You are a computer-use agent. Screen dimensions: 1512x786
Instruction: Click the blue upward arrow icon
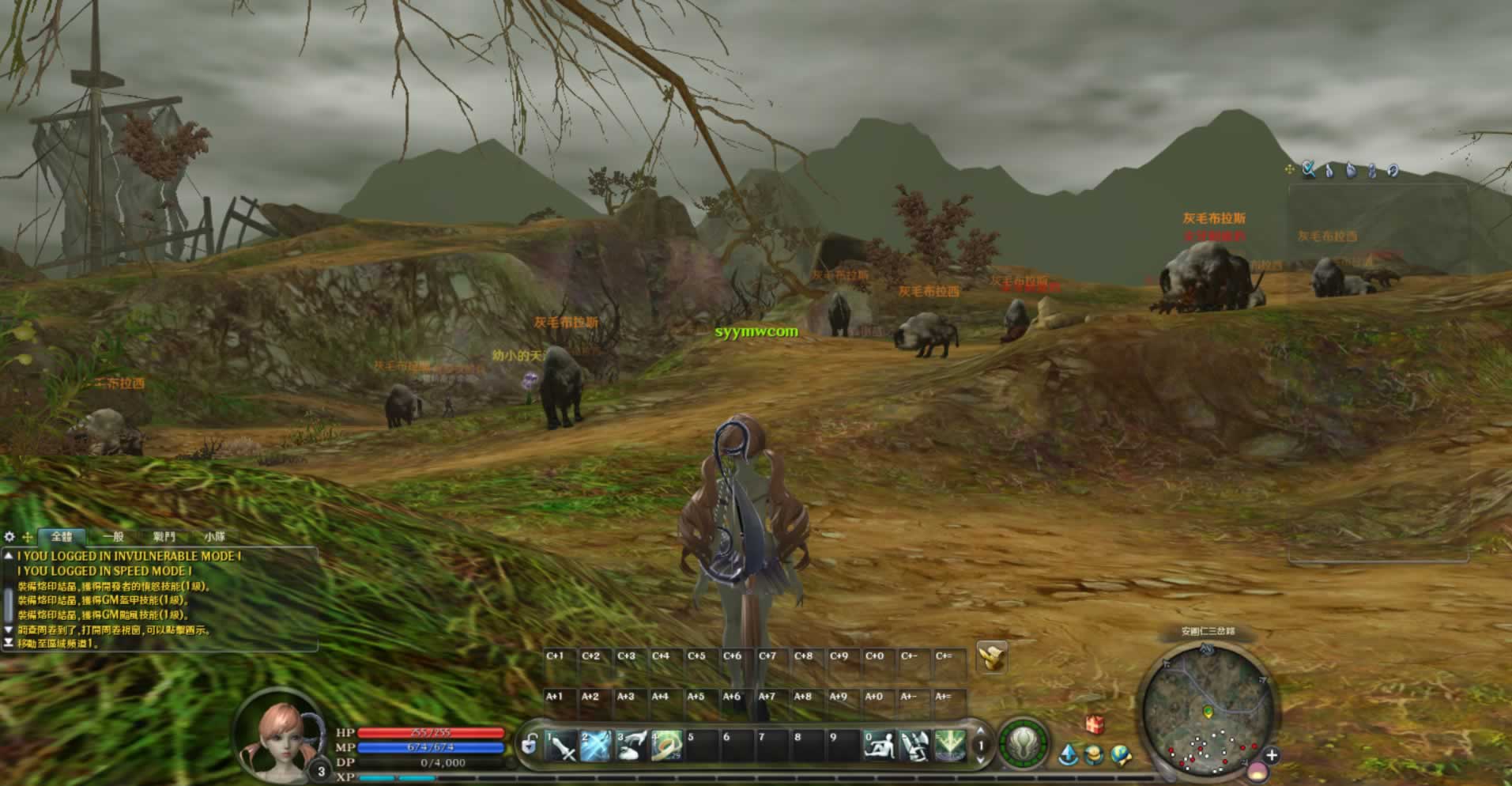click(x=1069, y=755)
